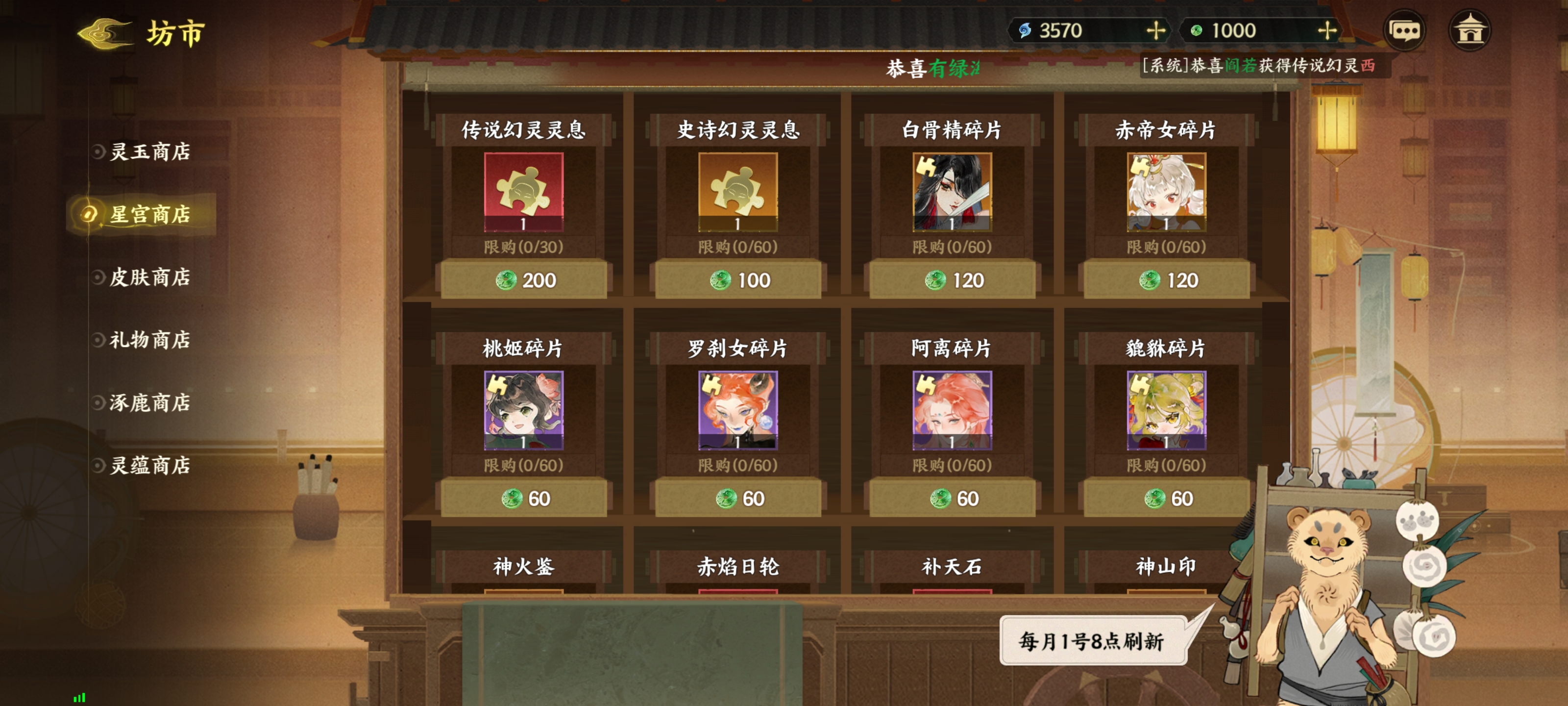
Task: Open the chat message icon at top right
Action: pos(1404,28)
